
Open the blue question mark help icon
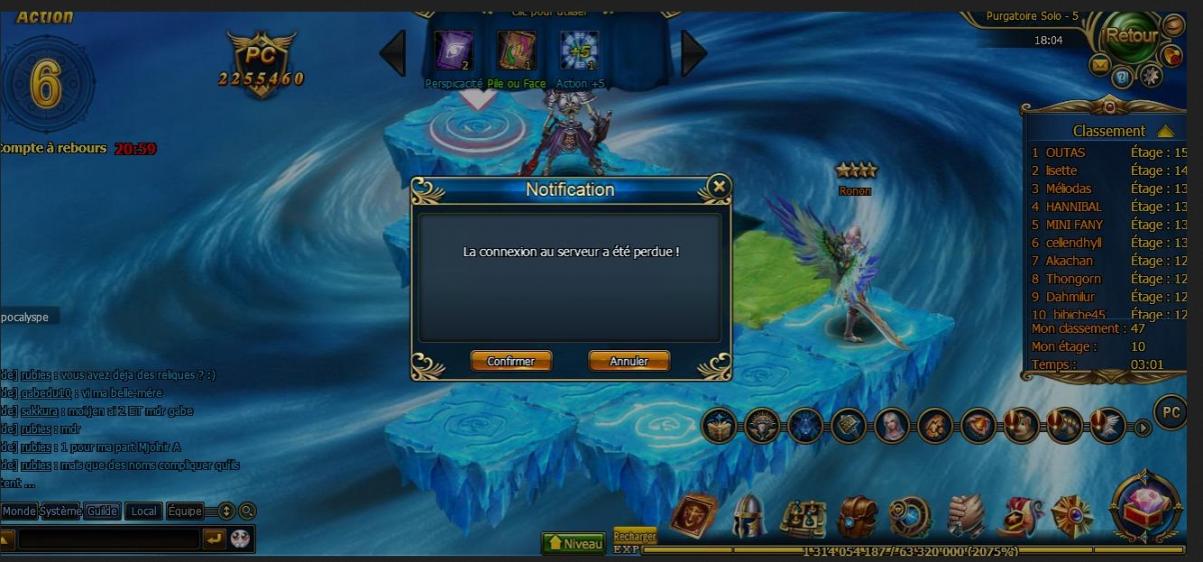coord(1123,76)
